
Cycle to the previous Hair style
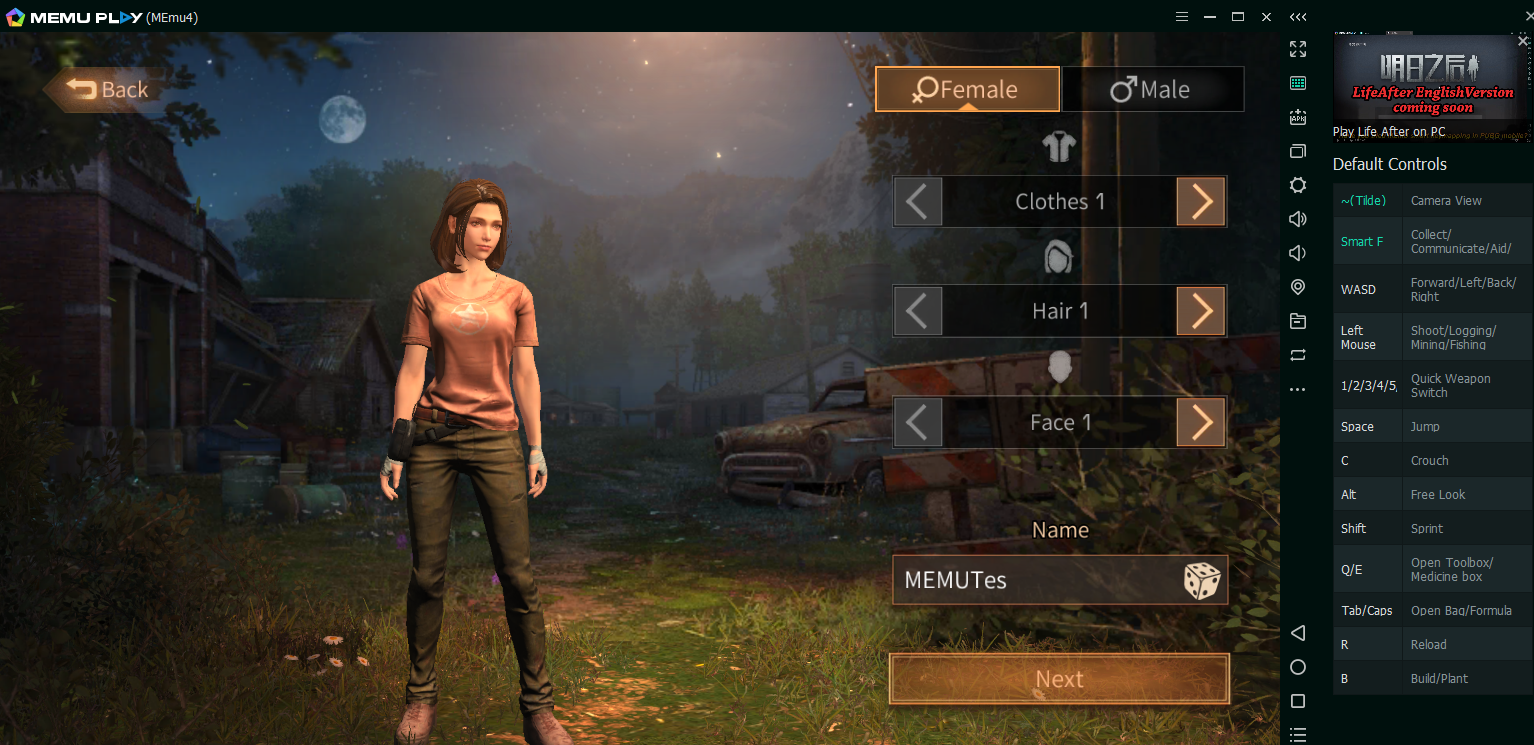917,311
